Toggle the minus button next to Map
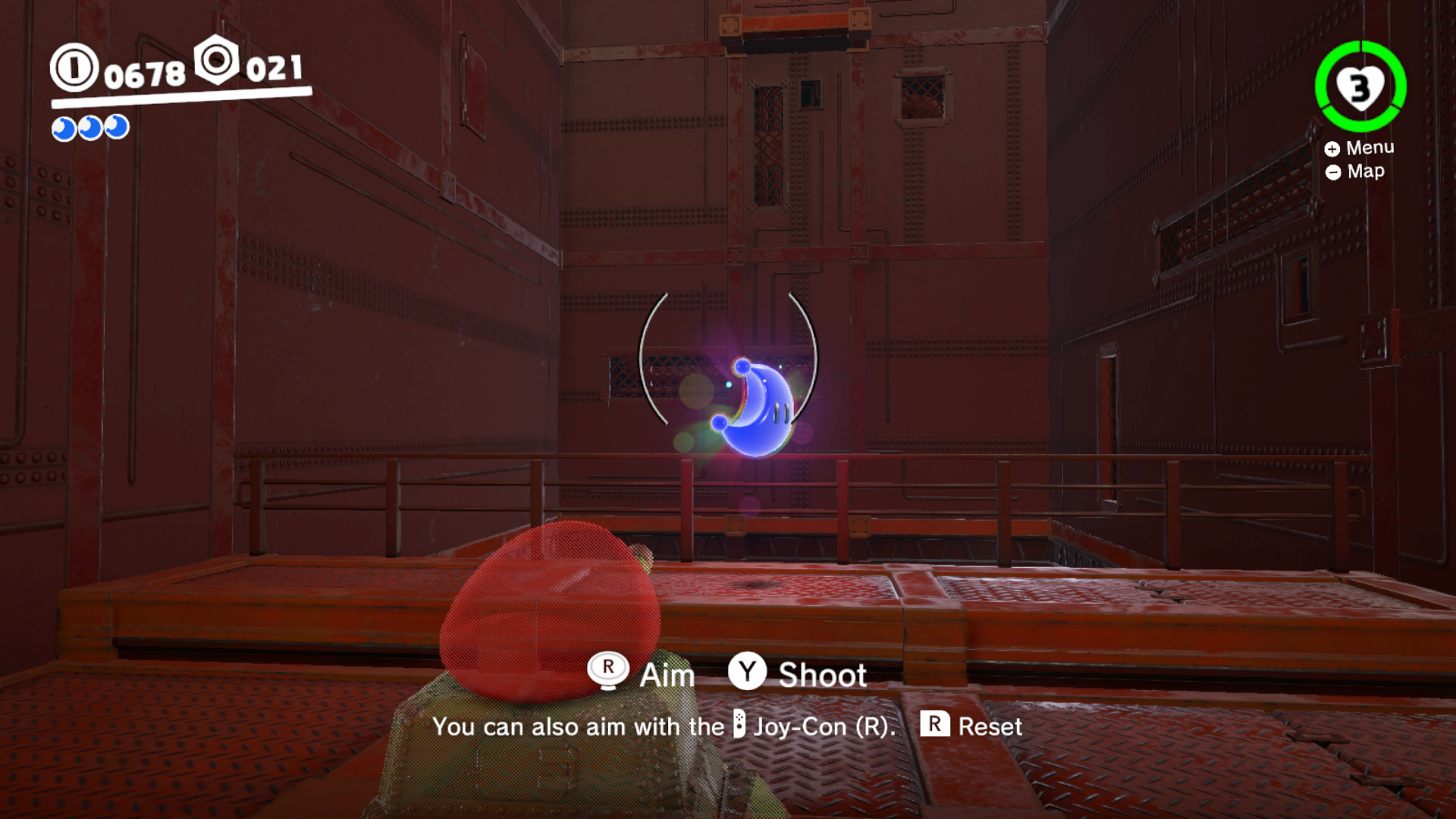The image size is (1456, 819). tap(1333, 171)
